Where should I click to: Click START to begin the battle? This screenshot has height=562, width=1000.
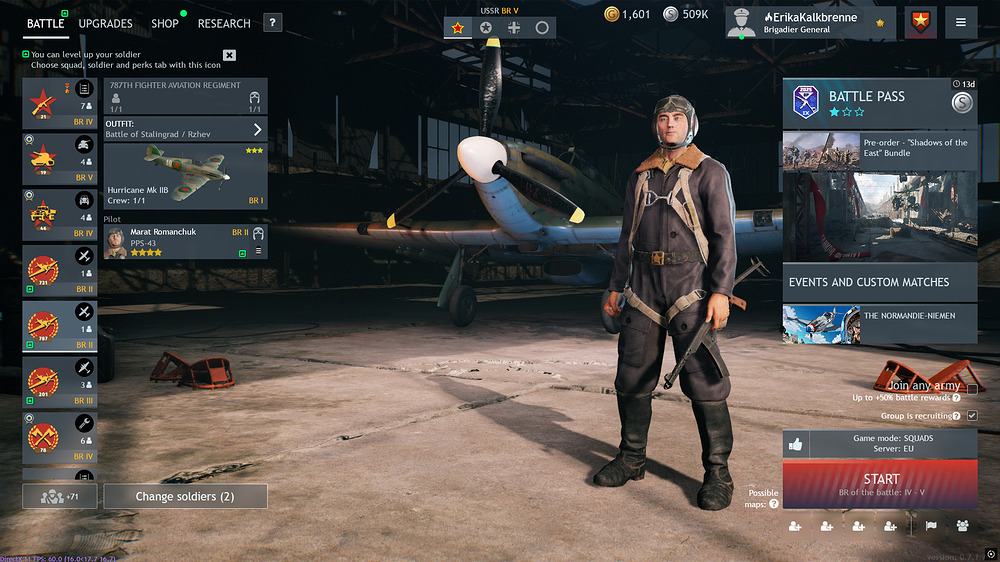click(880, 484)
